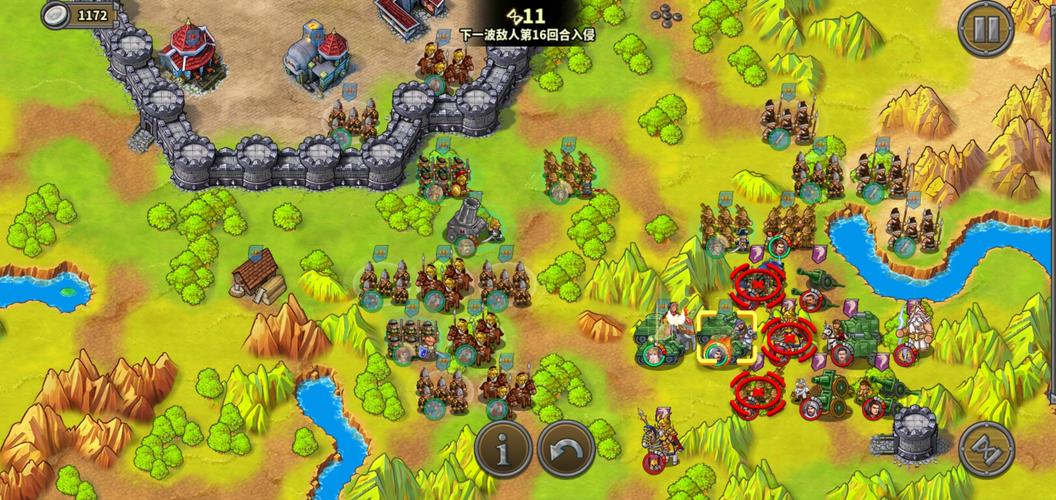The width and height of the screenshot is (1056, 500).
Task: Open the unit info panel
Action: pyautogui.click(x=503, y=450)
